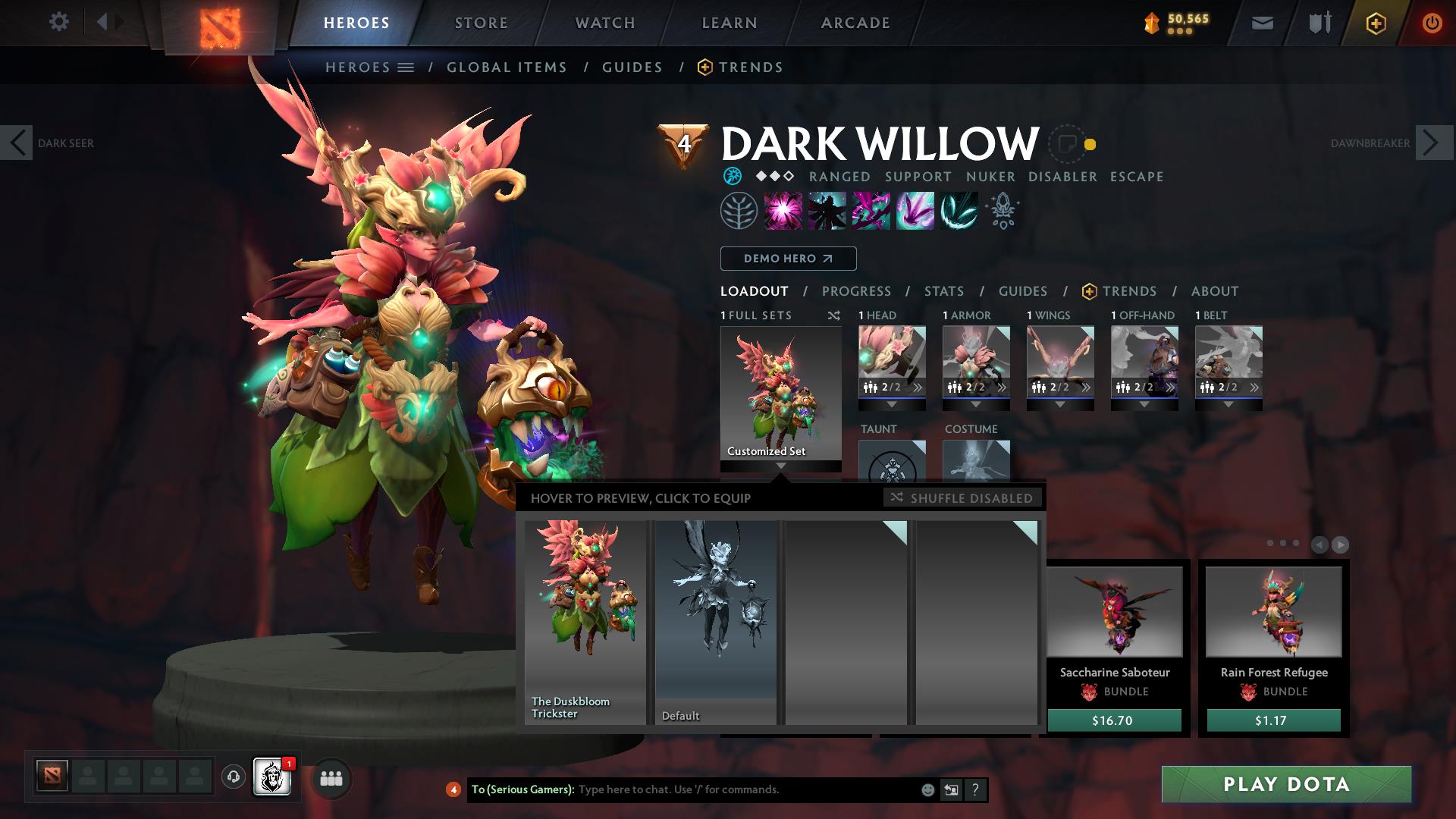Image resolution: width=1456 pixels, height=819 pixels.
Task: Click the Shuffle Disabled toggle
Action: [x=962, y=498]
